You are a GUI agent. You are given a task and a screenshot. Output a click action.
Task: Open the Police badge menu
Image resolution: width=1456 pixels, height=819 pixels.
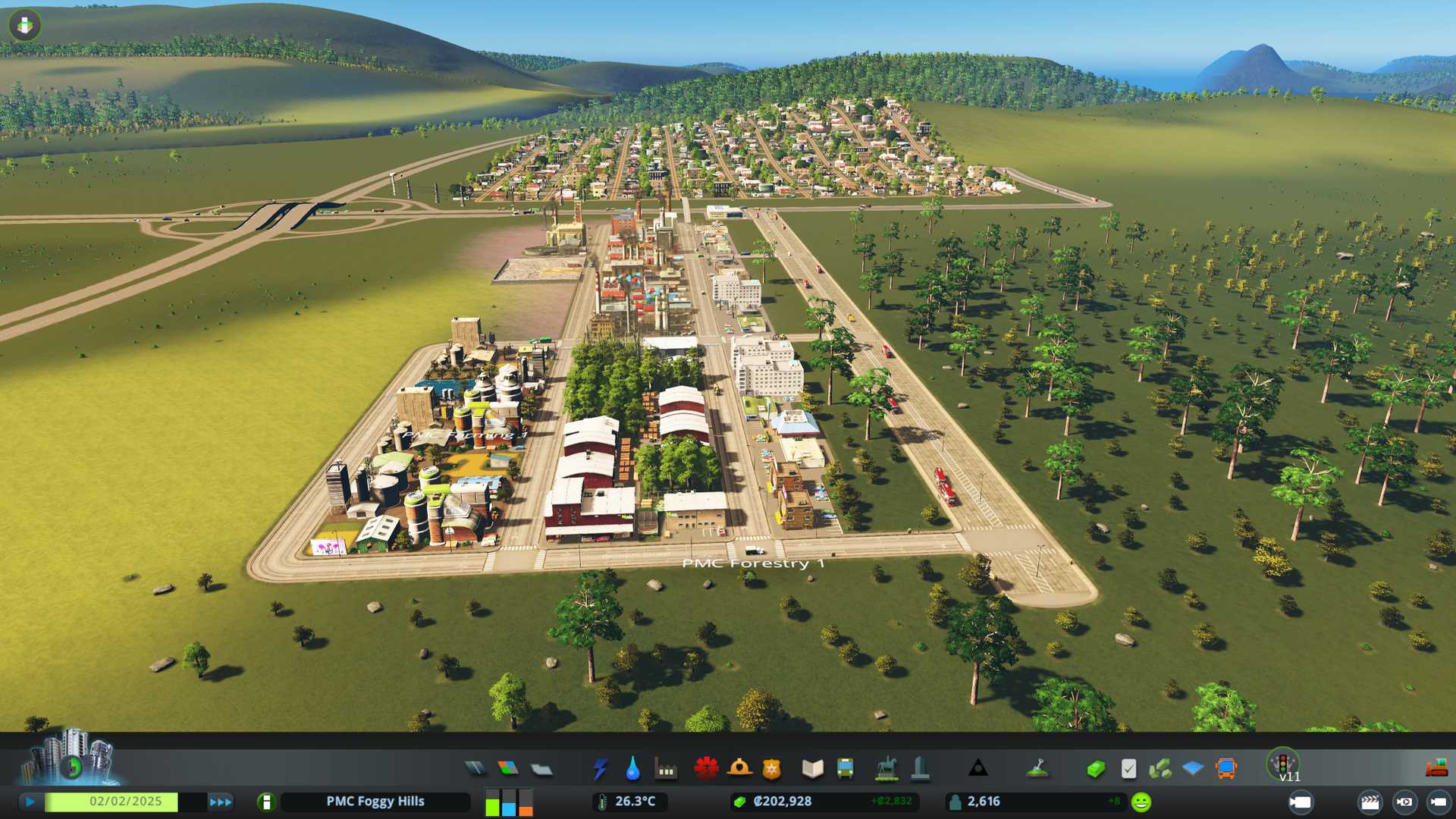[x=772, y=769]
